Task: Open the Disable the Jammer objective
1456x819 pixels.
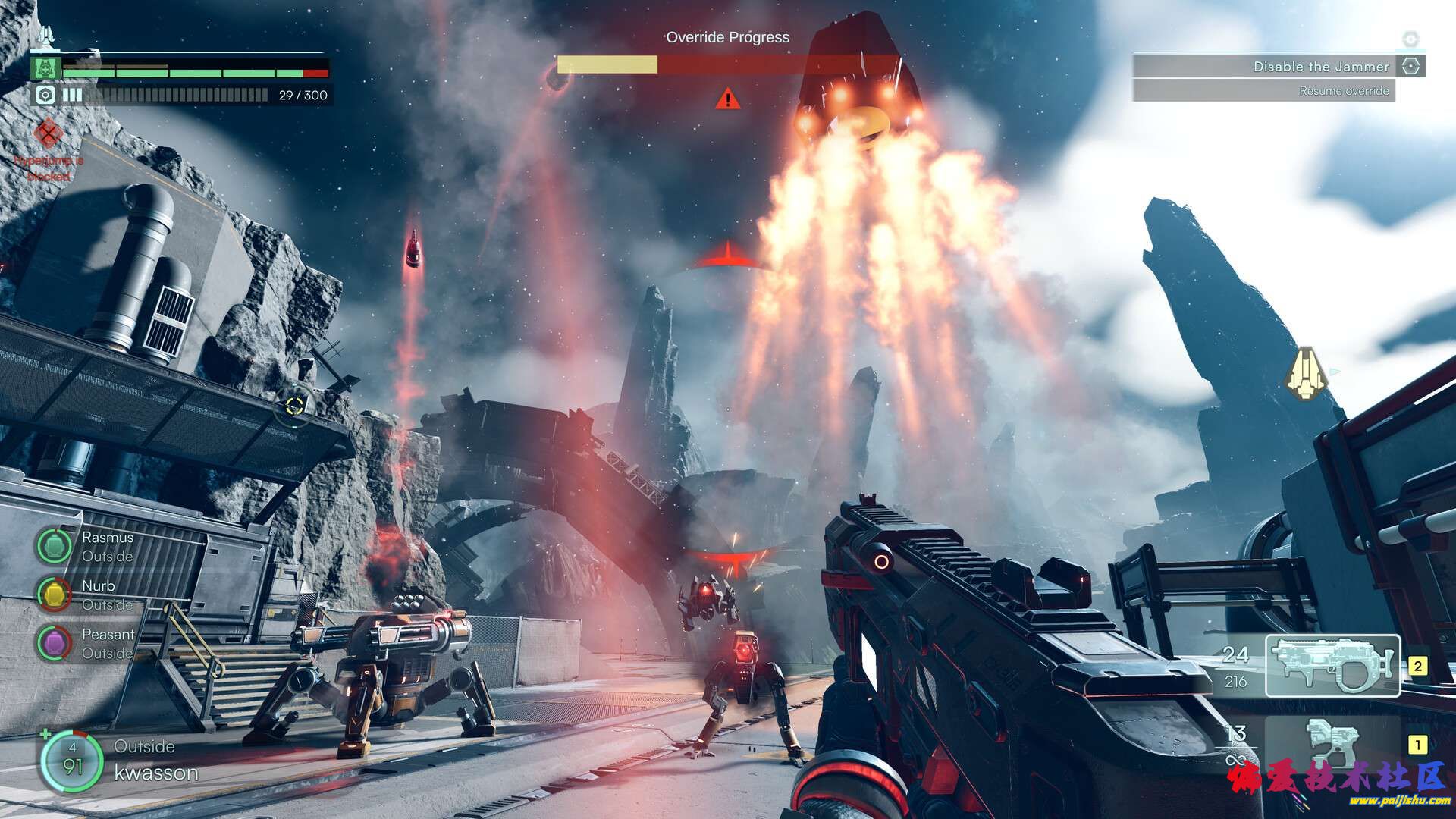Action: click(x=1279, y=67)
